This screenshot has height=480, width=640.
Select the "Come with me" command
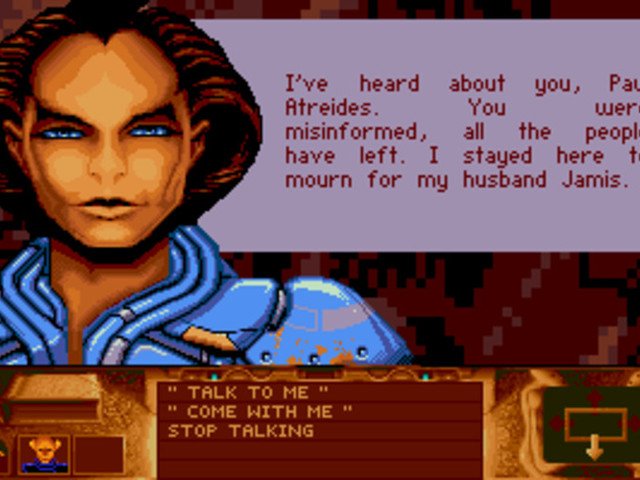[260, 412]
